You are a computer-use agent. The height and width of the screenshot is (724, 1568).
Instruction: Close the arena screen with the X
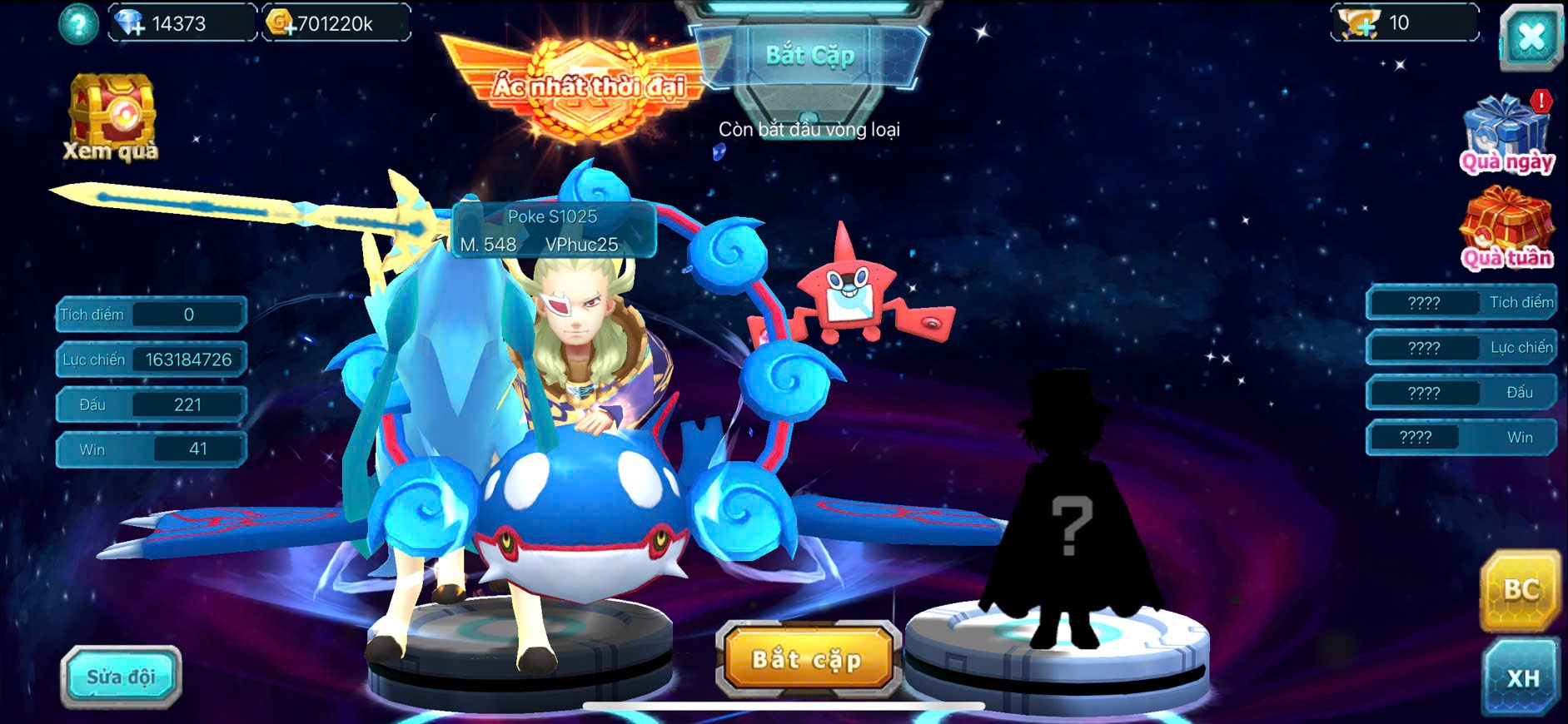[x=1531, y=37]
